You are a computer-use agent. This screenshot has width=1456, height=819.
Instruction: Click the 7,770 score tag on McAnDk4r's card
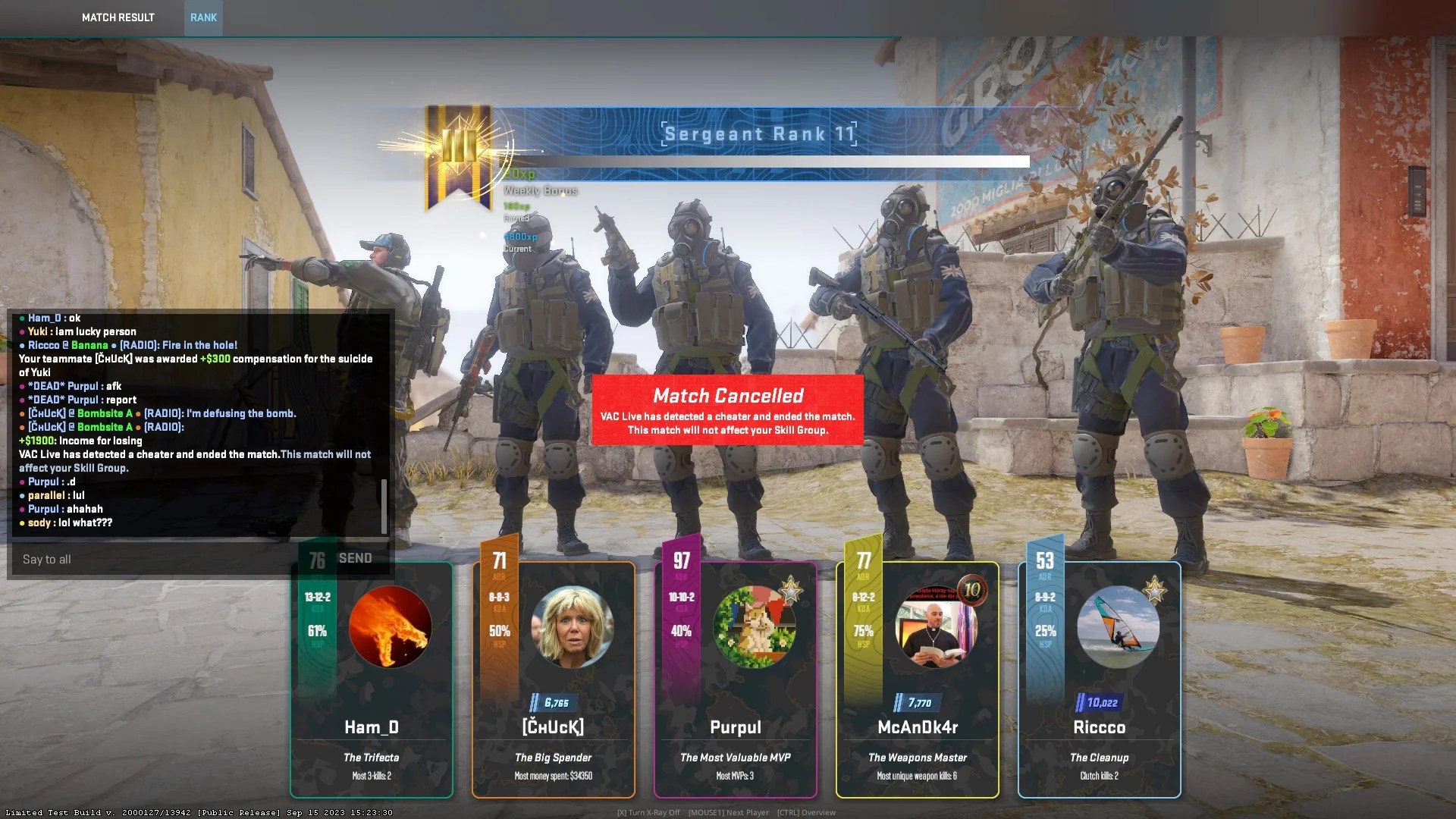pyautogui.click(x=917, y=702)
